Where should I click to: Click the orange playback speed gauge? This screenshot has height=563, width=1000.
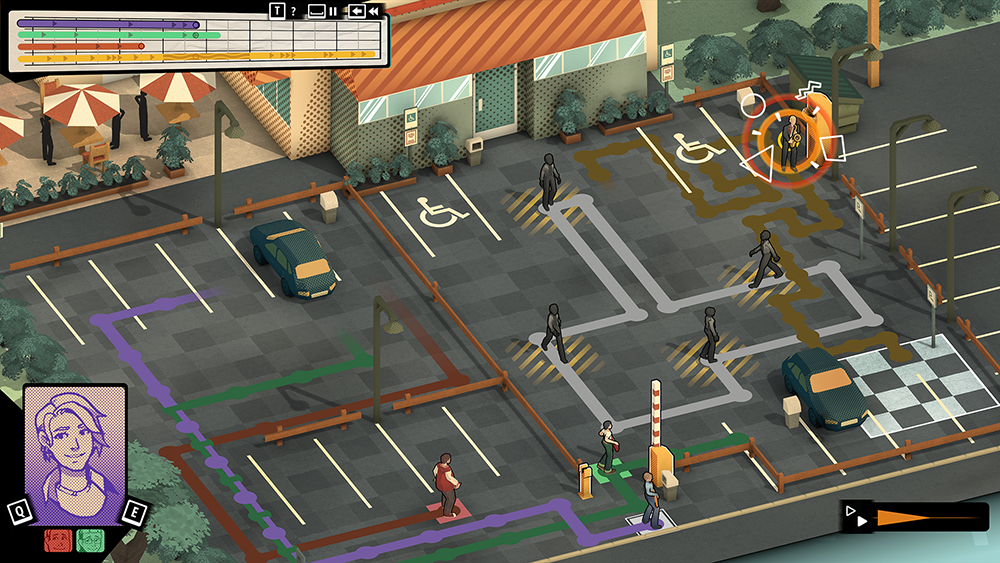pos(920,517)
